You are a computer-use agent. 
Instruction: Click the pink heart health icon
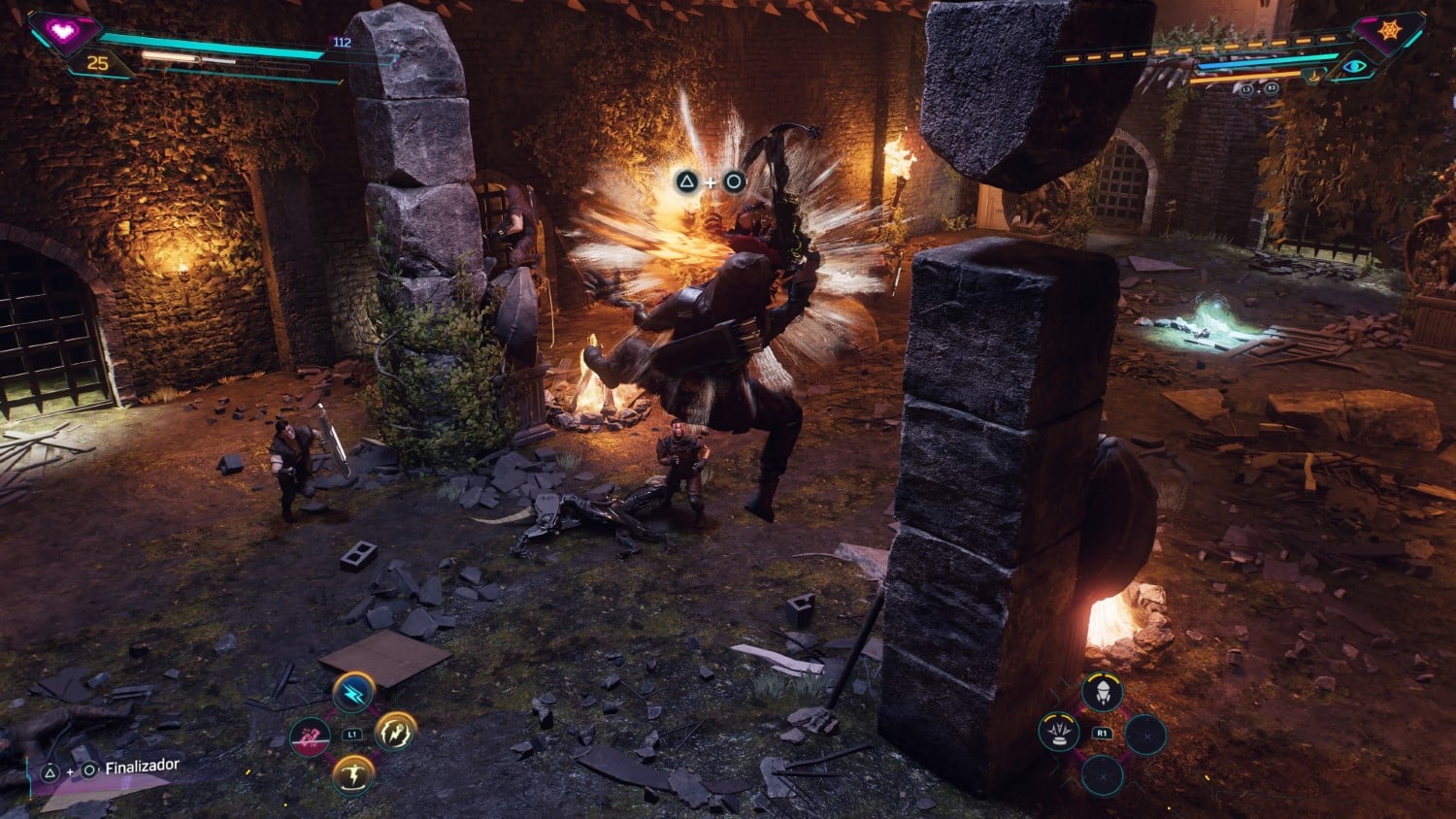(64, 31)
